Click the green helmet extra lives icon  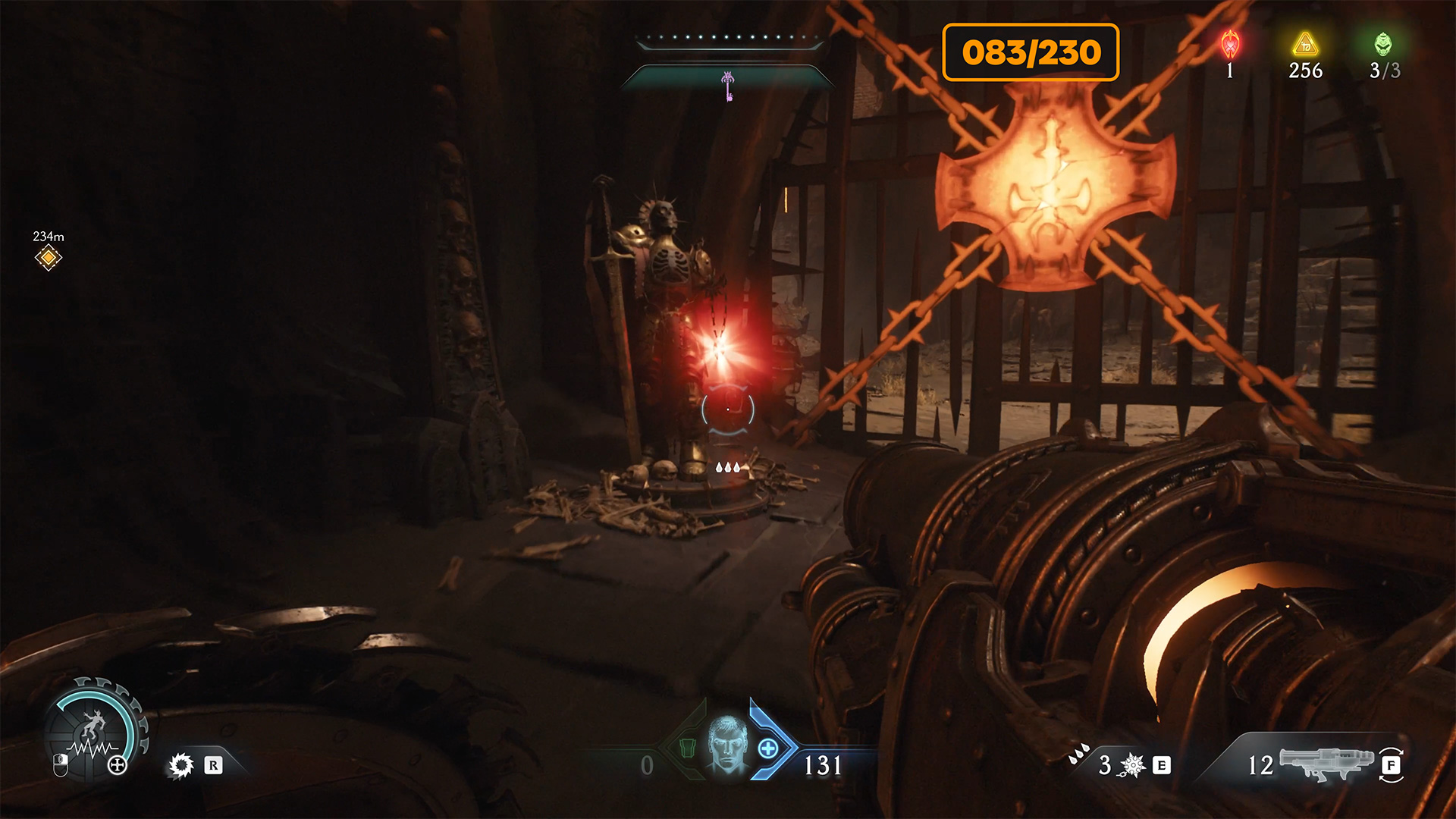point(1383,45)
